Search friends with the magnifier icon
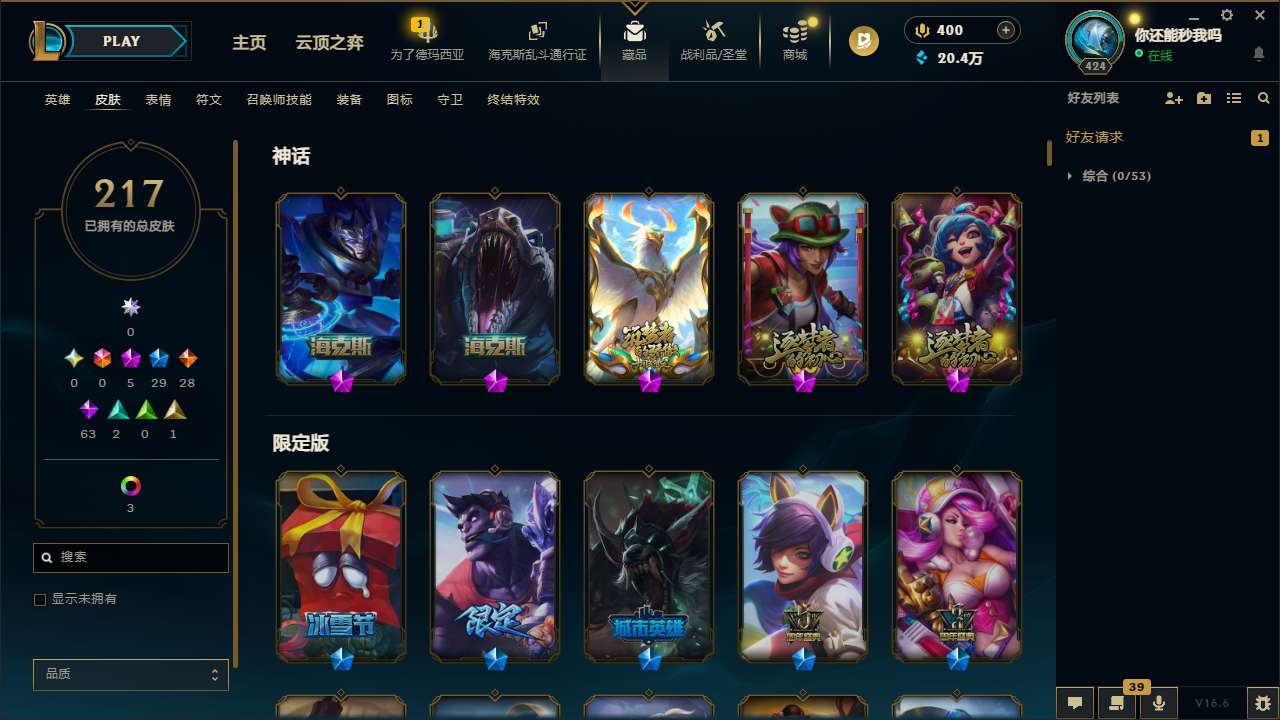 (x=1264, y=98)
